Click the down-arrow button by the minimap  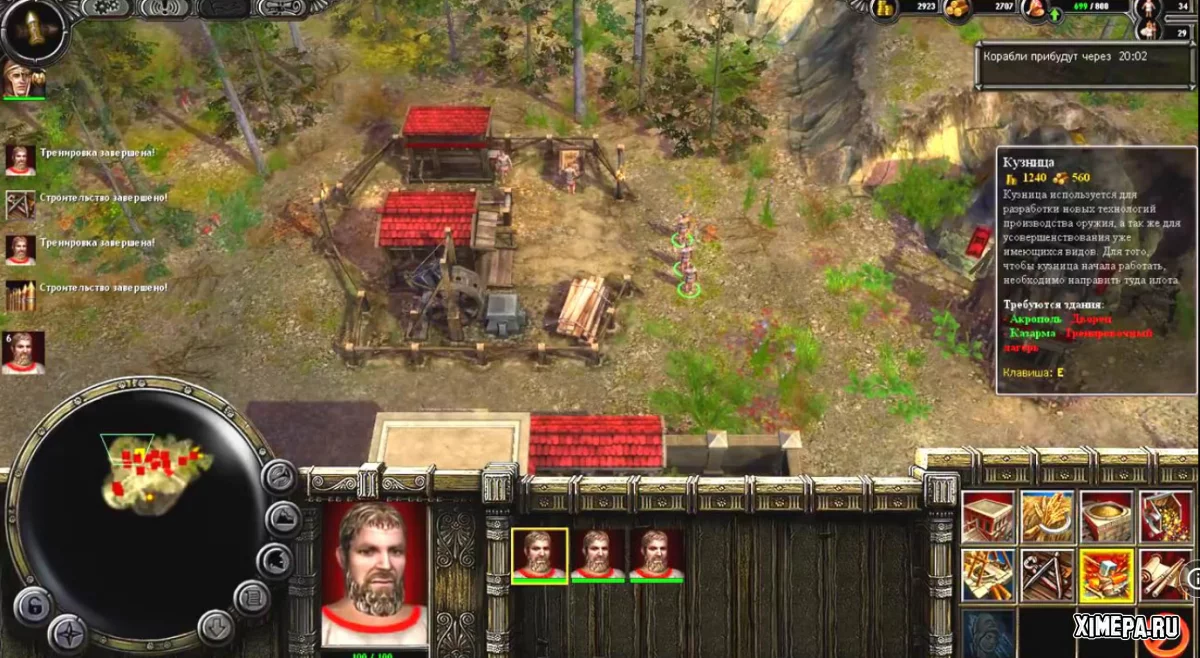click(x=216, y=627)
